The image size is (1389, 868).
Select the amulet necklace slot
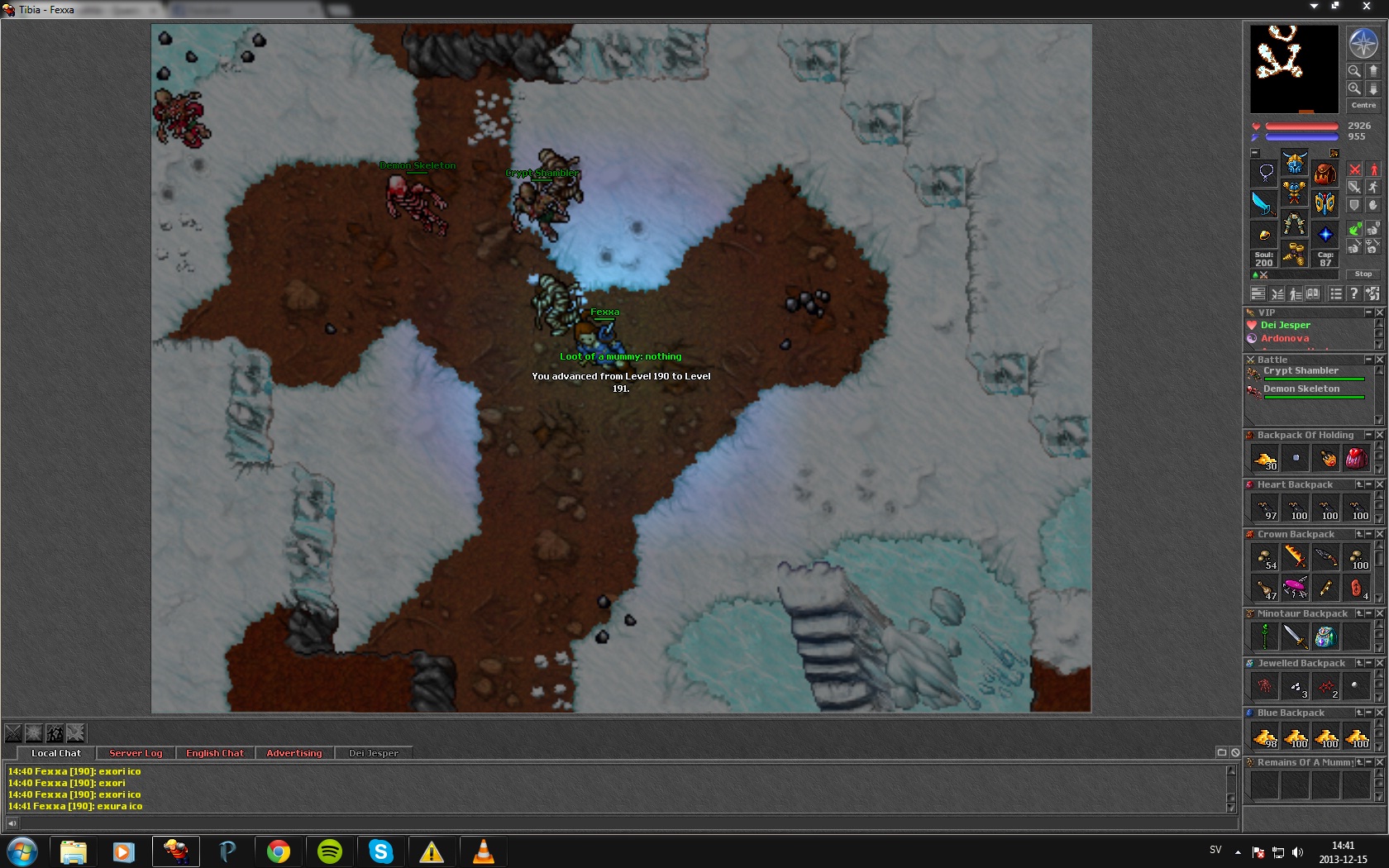click(x=1265, y=173)
